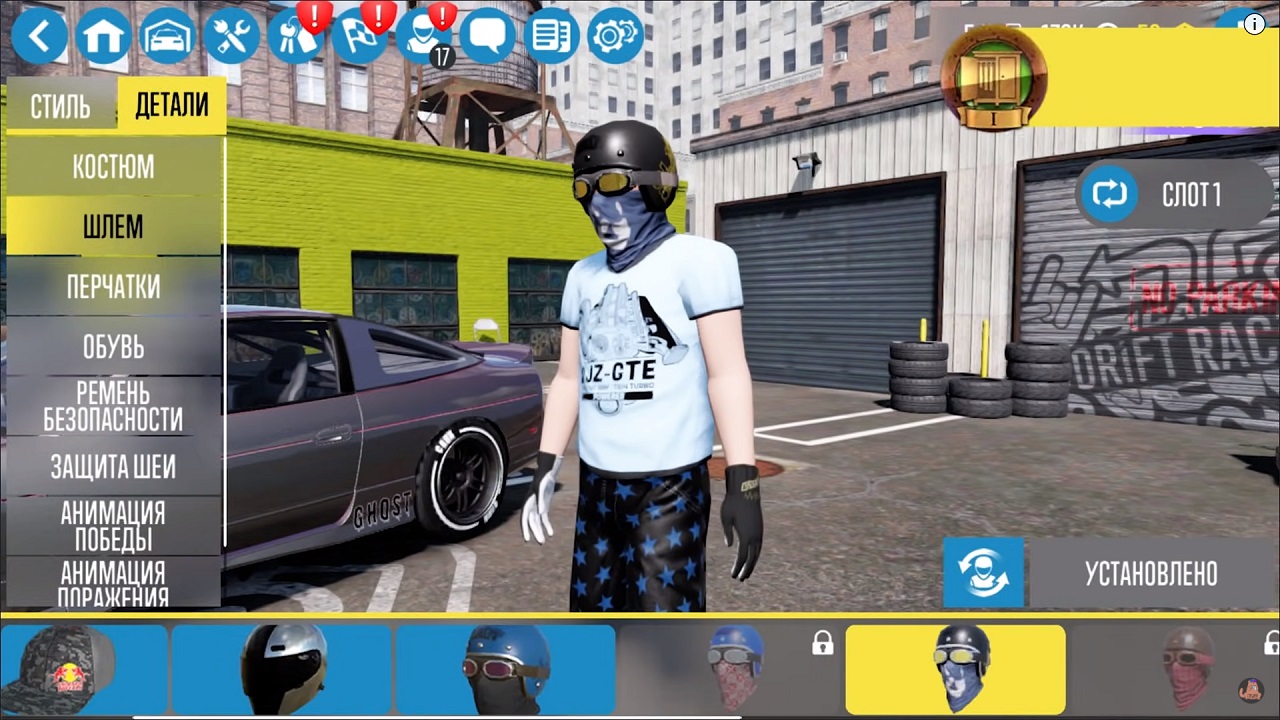Viewport: 1280px width, 720px height.
Task: Click the УСТАНОВЛЕНО button
Action: (x=1150, y=573)
